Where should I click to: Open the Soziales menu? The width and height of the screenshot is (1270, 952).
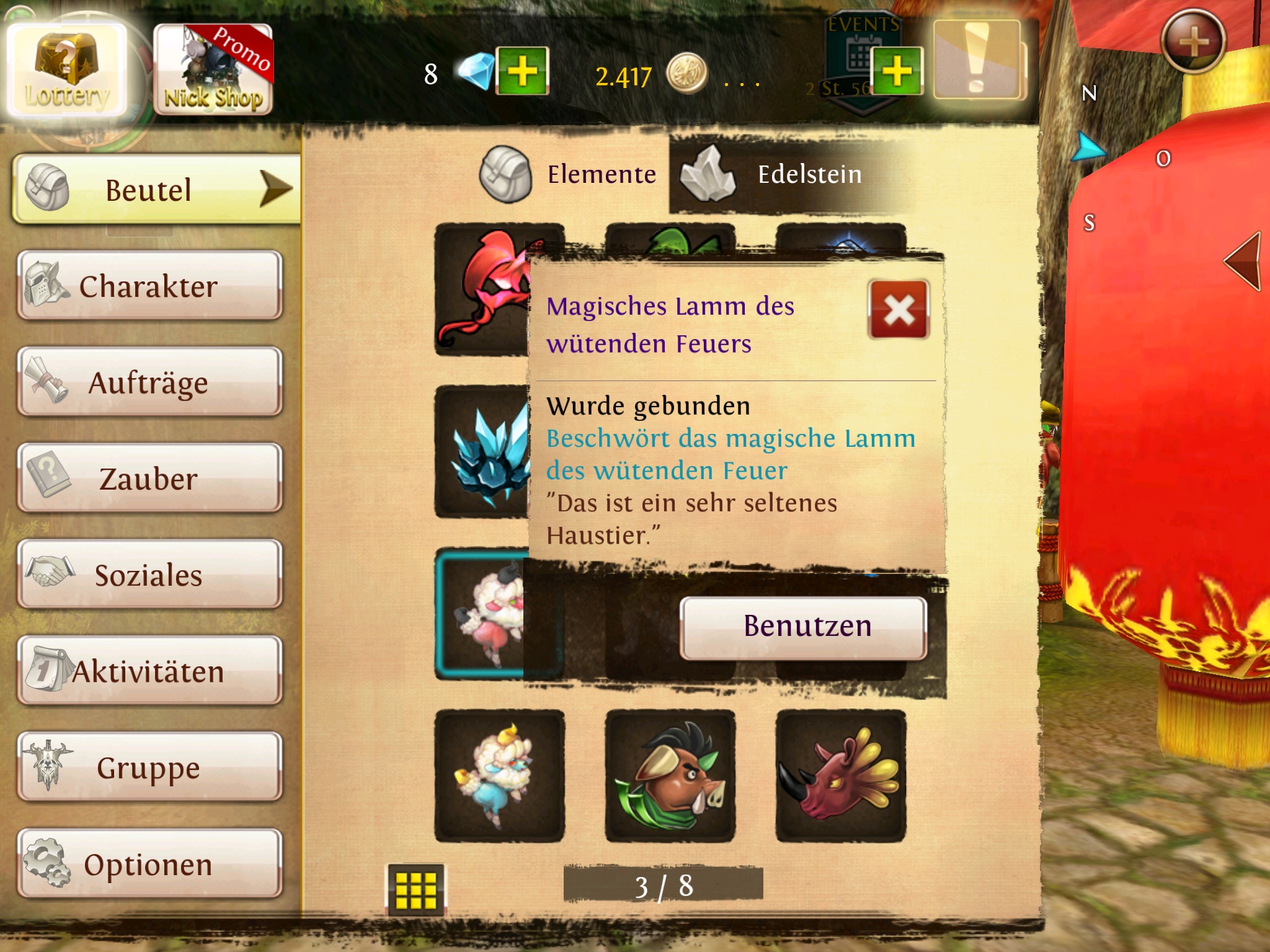149,575
